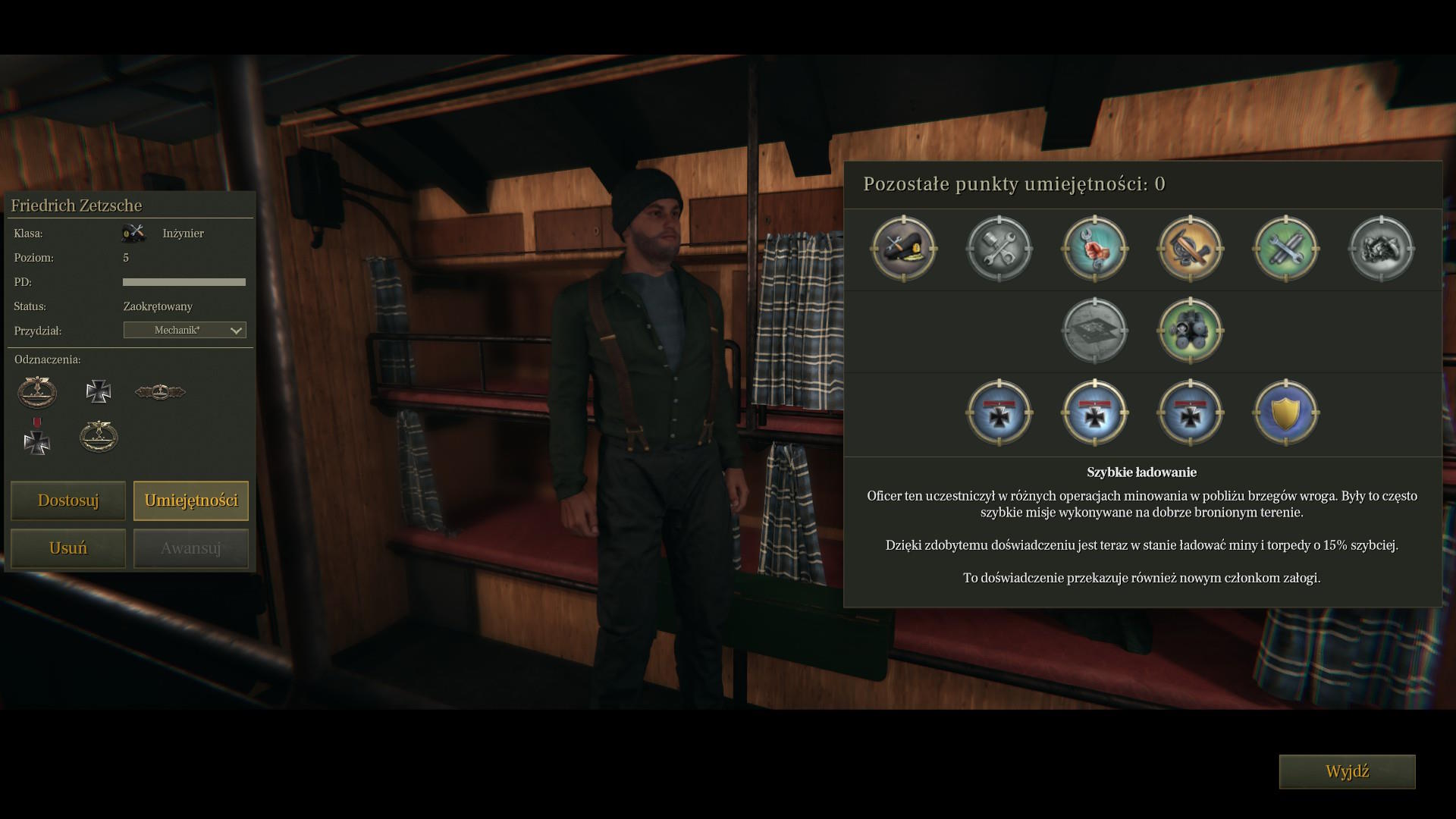Pick the orange tools and gears skill
The image size is (1456, 819).
tap(1191, 249)
